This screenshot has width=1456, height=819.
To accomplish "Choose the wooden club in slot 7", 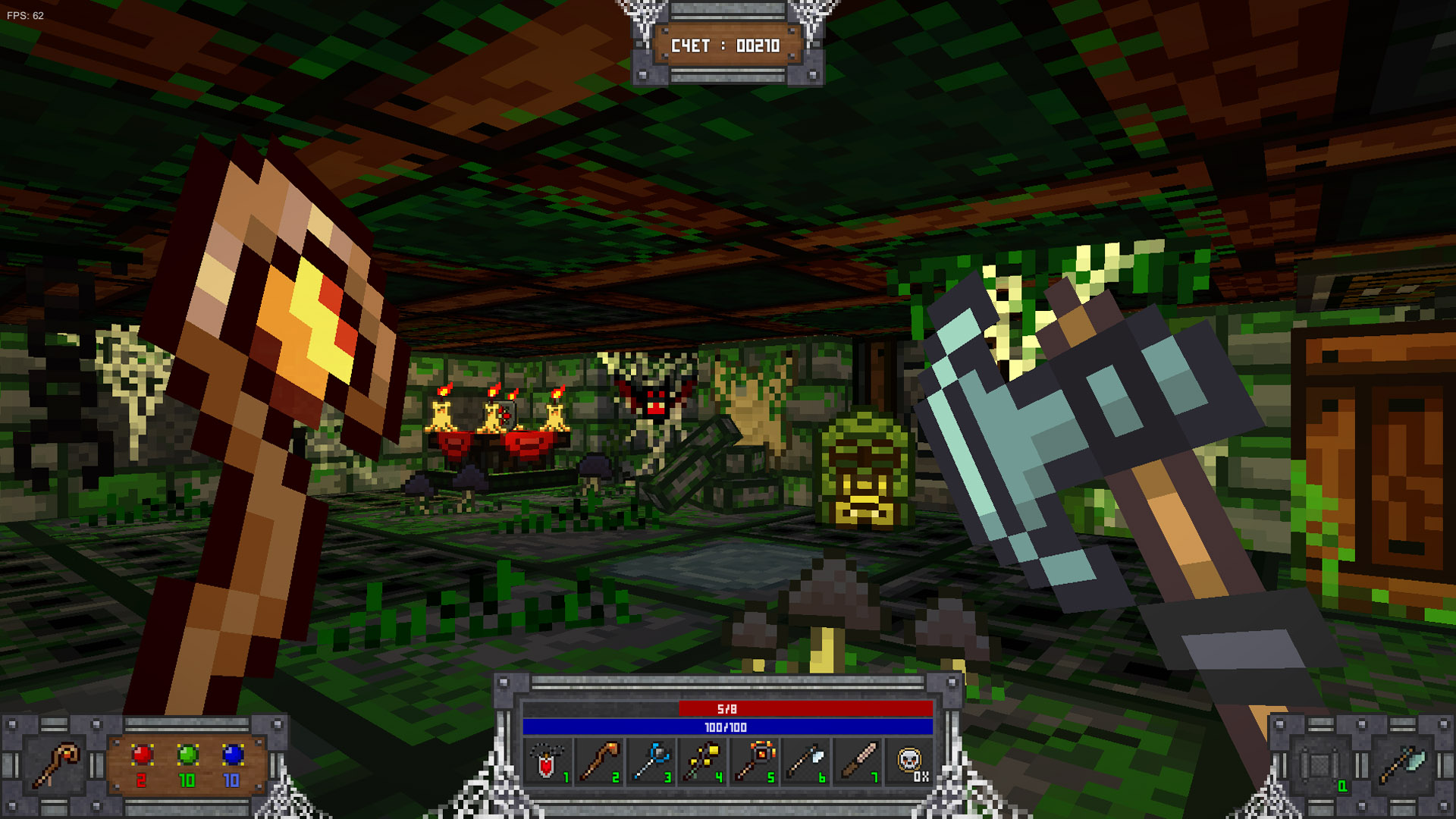I will pos(858,762).
